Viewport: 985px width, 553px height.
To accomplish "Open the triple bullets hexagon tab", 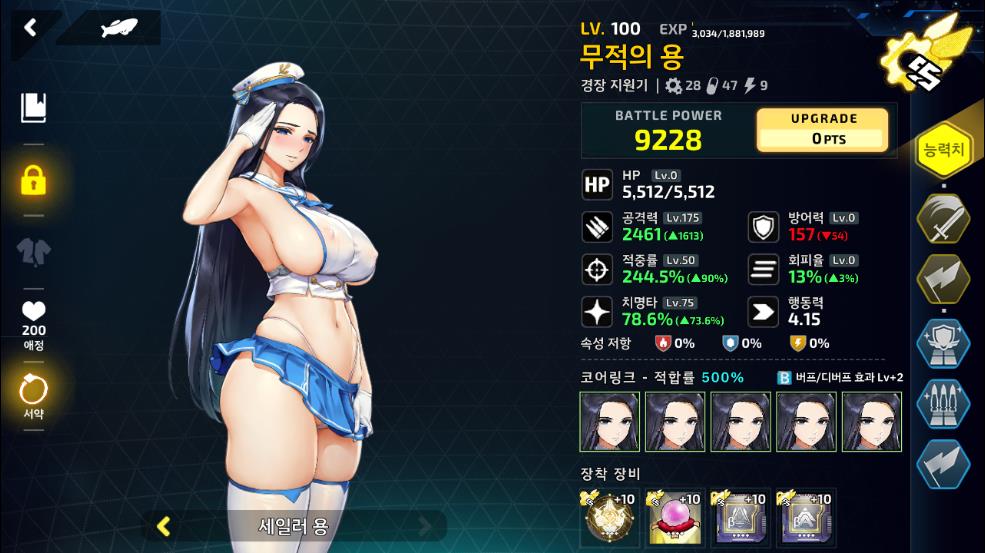I will 943,405.
